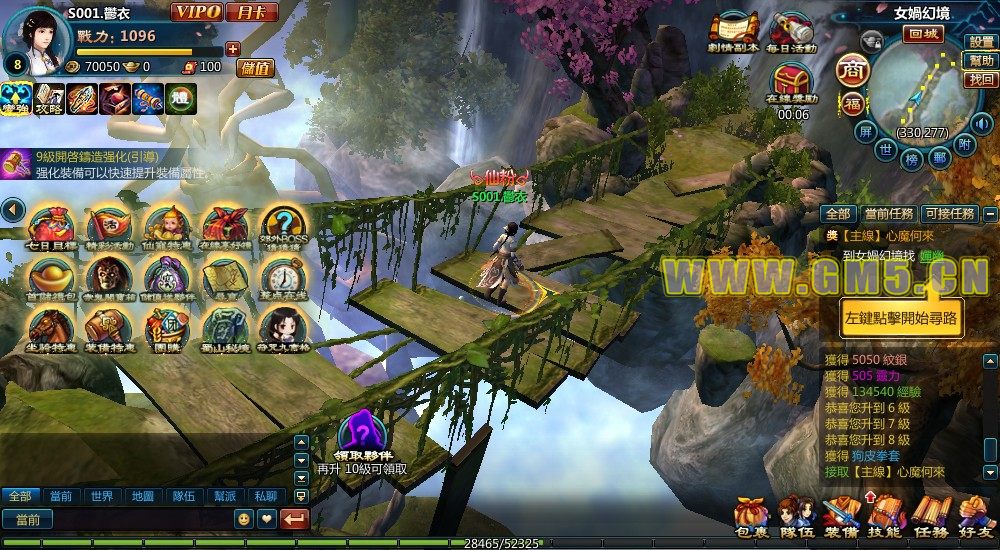This screenshot has height=550, width=1000.
Task: Open the 設置 settings button
Action: pos(982,42)
